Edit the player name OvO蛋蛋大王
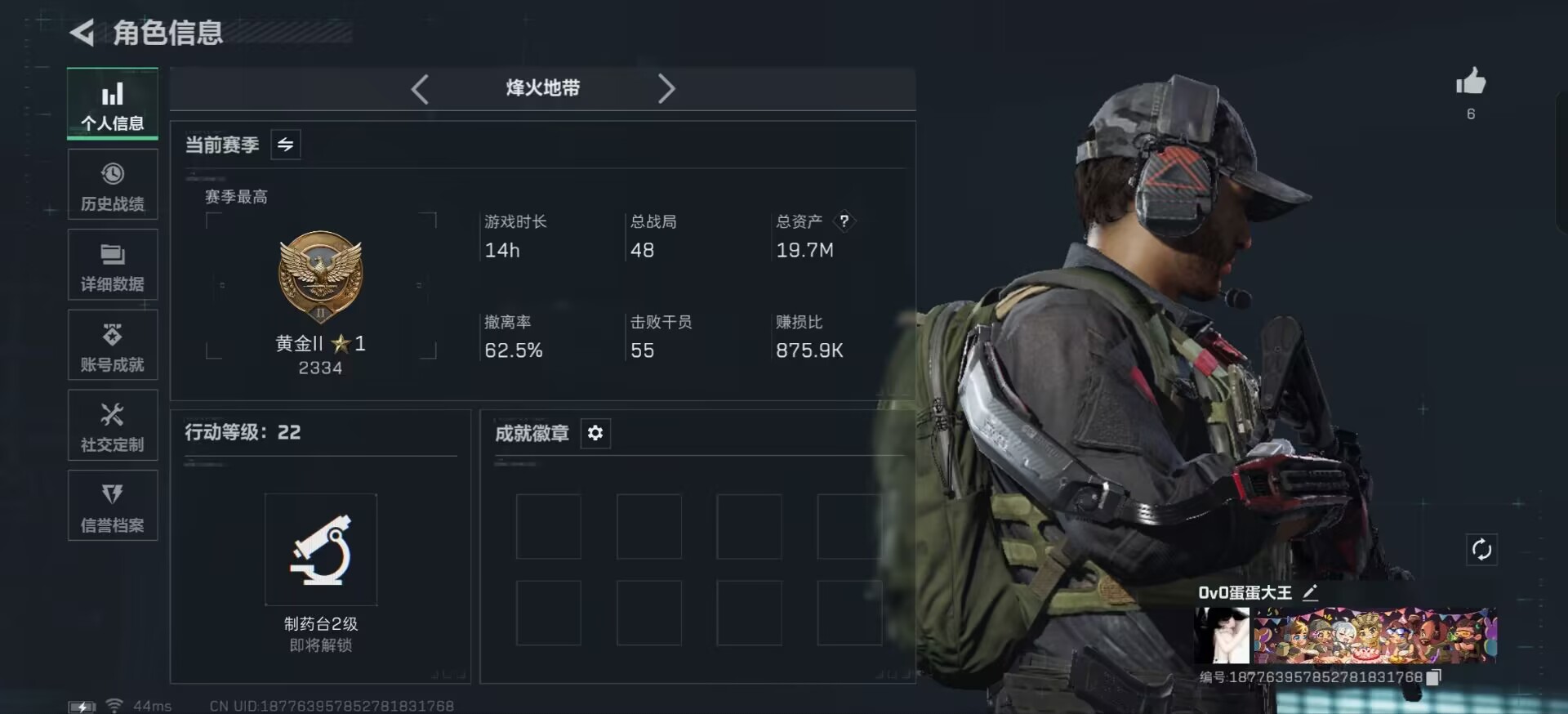1568x714 pixels. (x=1310, y=593)
